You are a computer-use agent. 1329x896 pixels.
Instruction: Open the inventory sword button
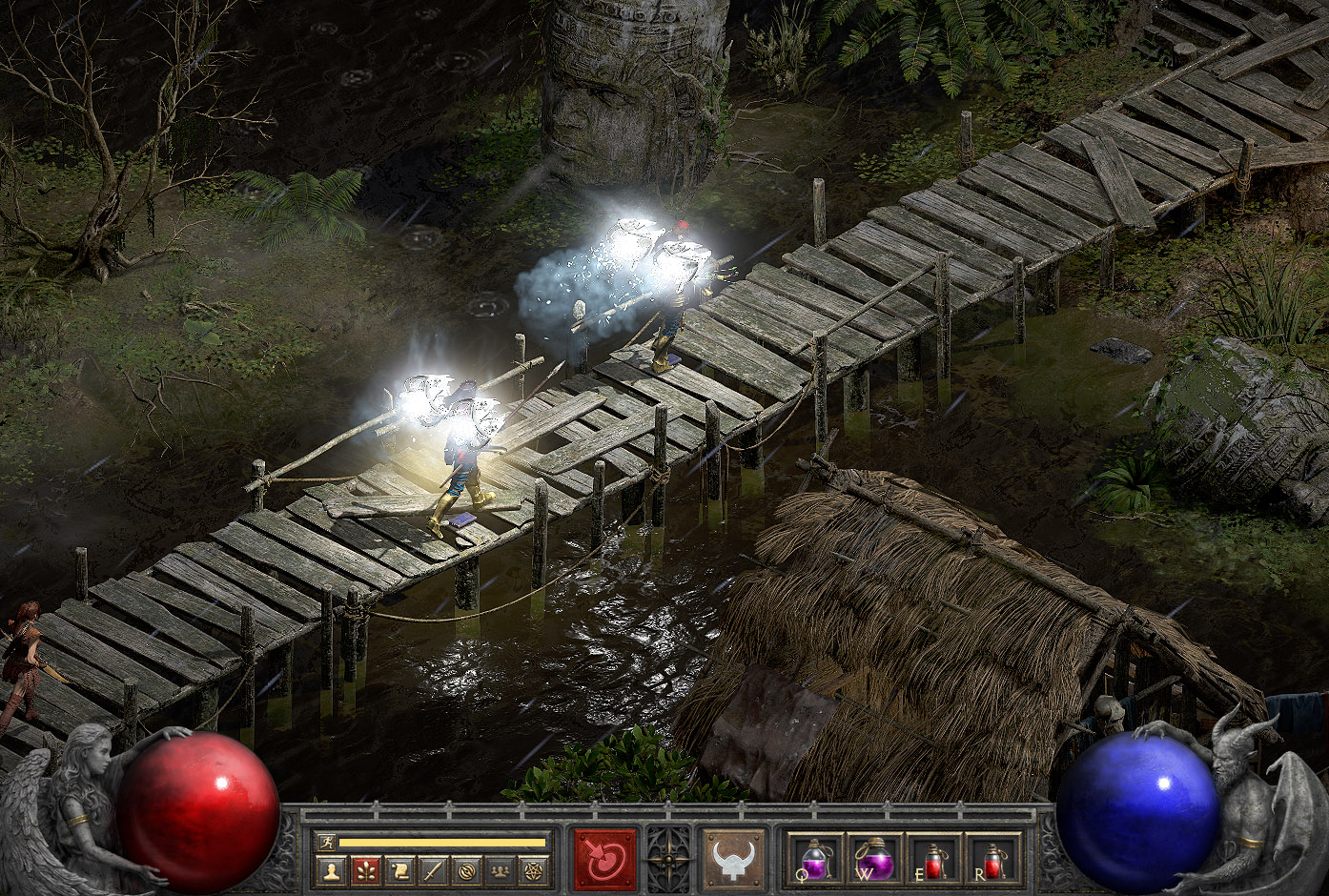(433, 870)
